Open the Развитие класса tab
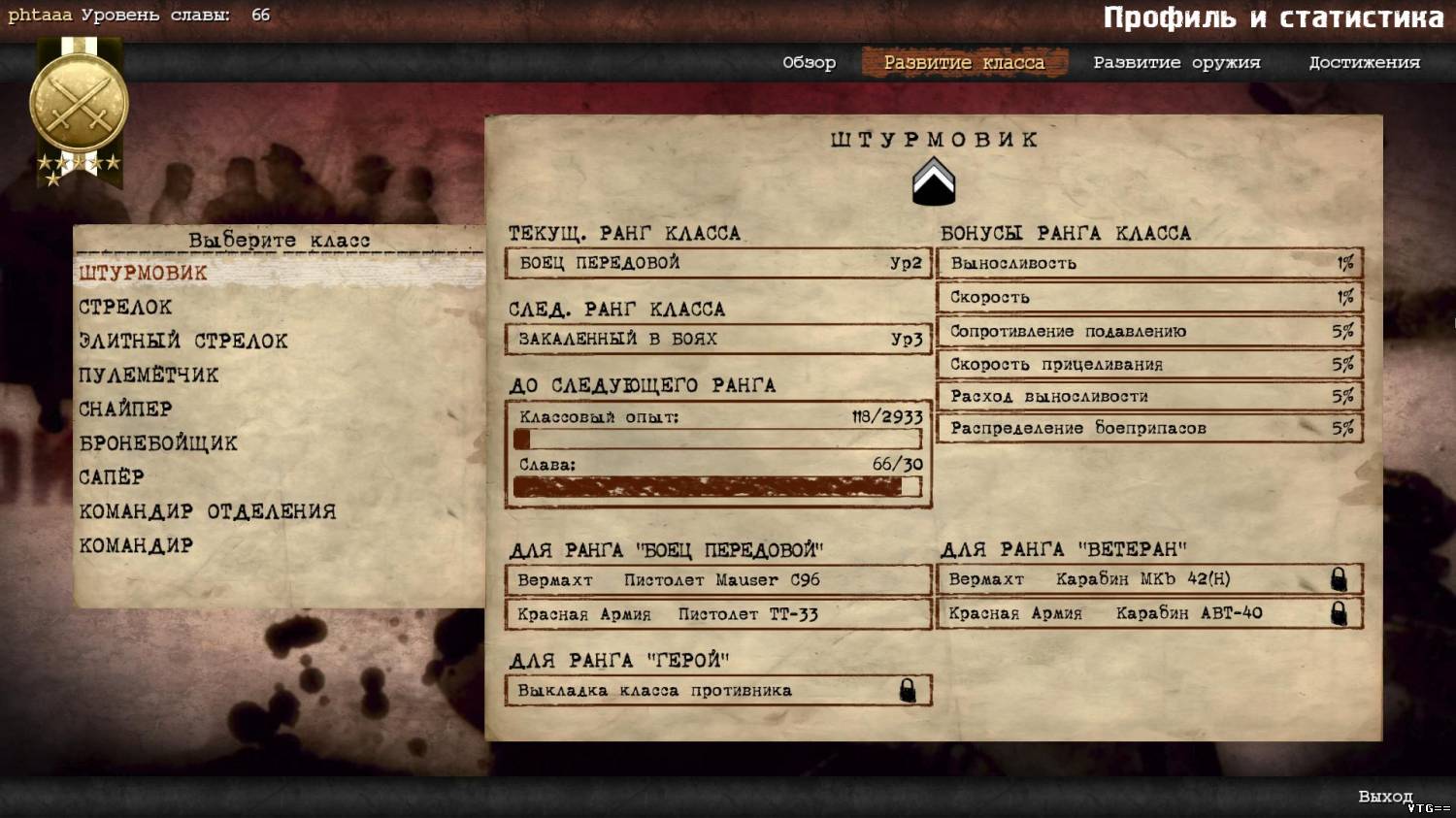Image resolution: width=1456 pixels, height=818 pixels. pyautogui.click(x=964, y=63)
